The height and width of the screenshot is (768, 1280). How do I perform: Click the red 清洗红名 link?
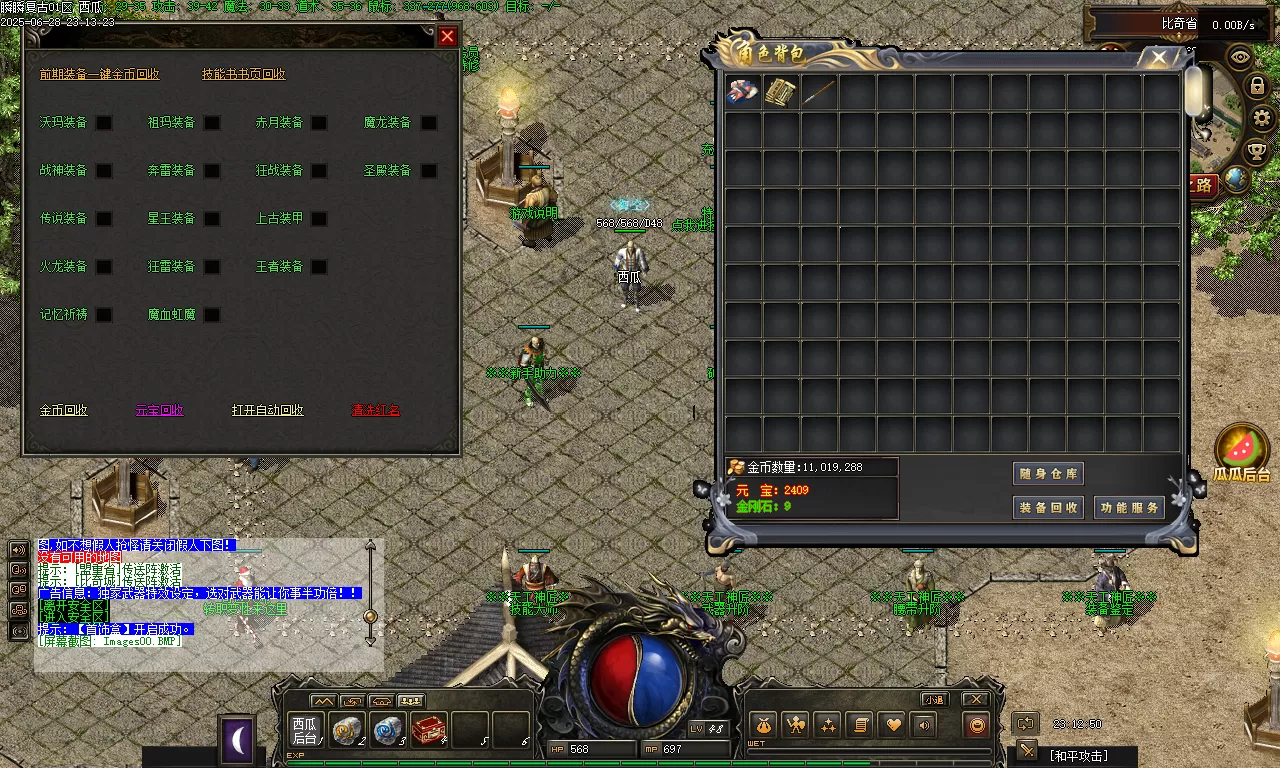(x=375, y=410)
